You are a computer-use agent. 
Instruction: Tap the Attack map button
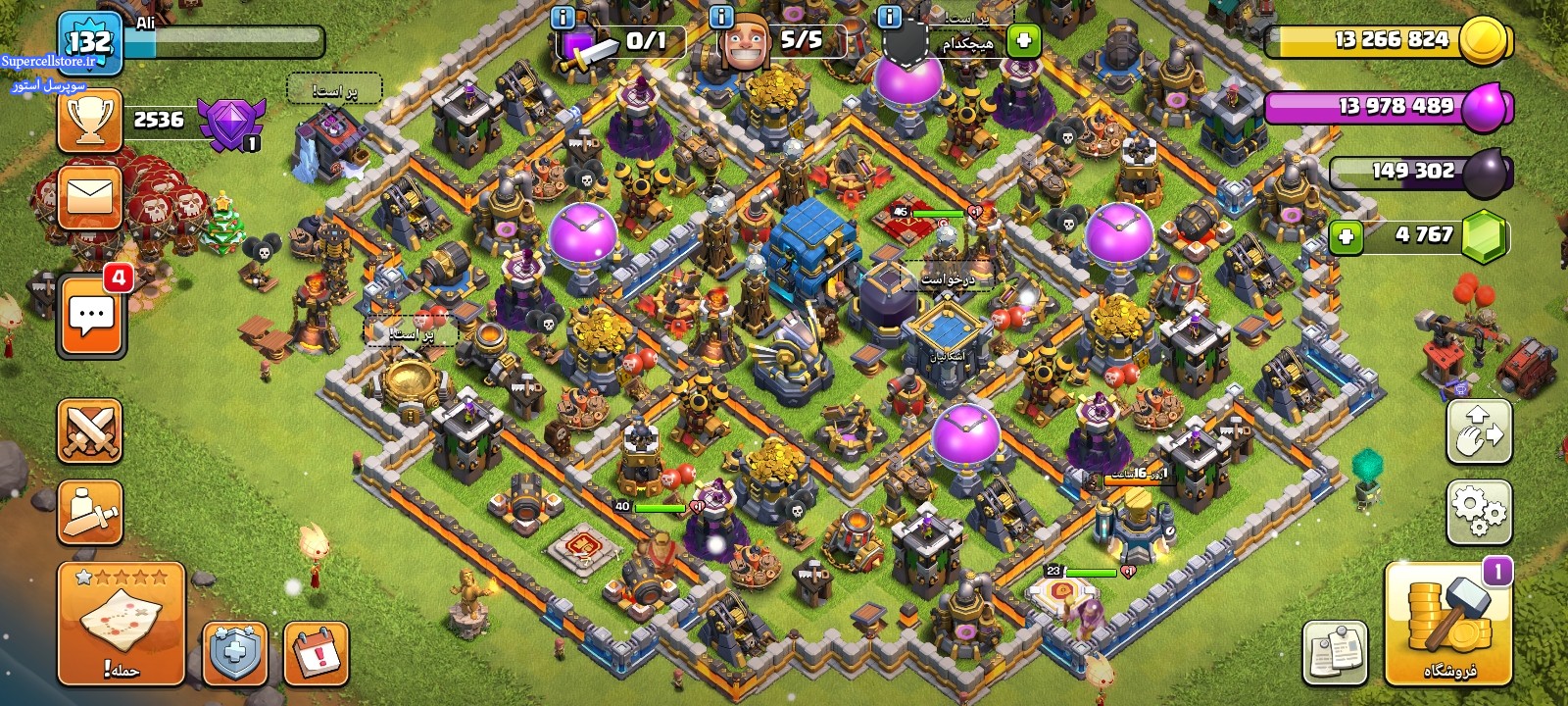[122, 624]
